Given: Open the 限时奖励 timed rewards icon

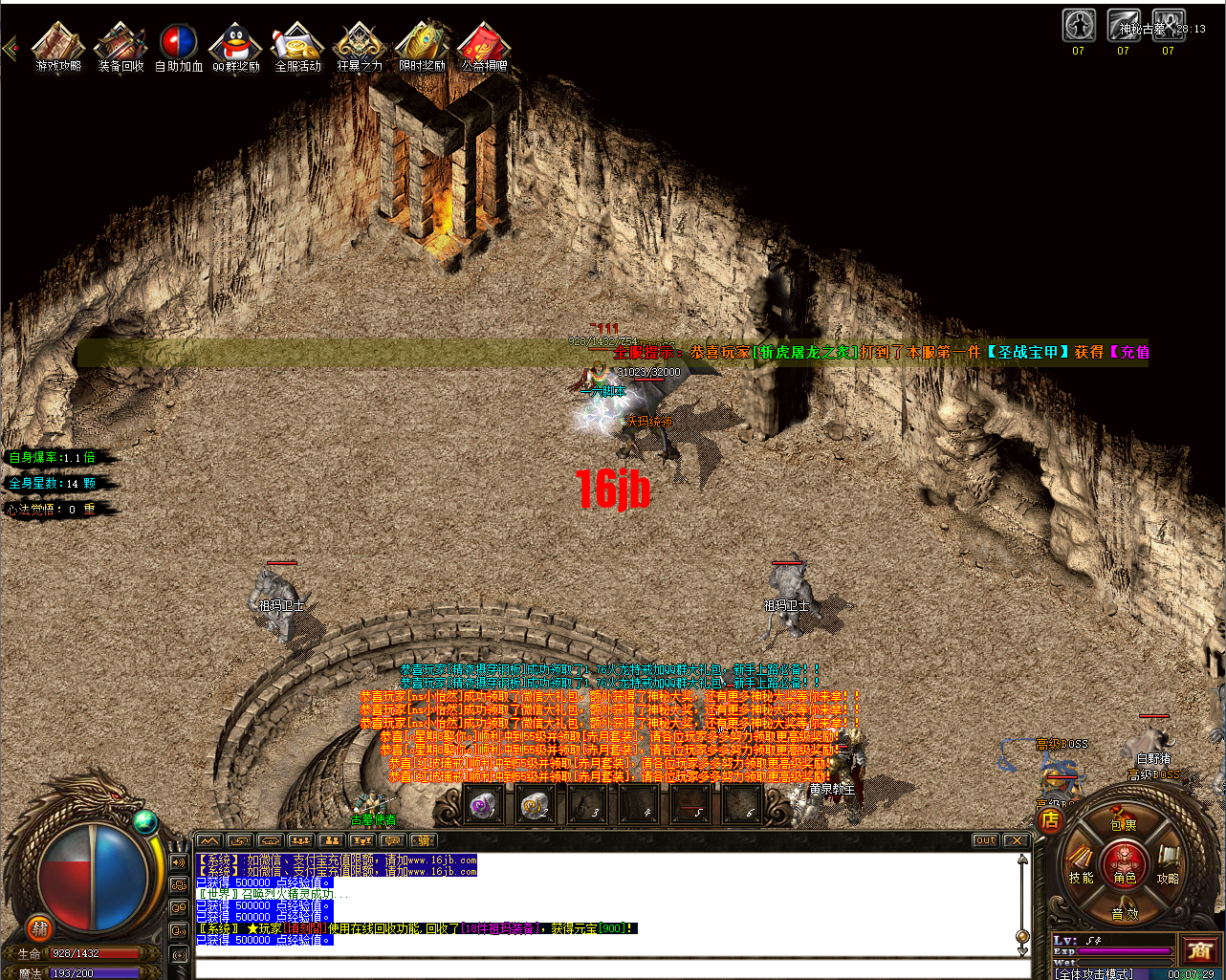Looking at the screenshot, I should [x=421, y=43].
